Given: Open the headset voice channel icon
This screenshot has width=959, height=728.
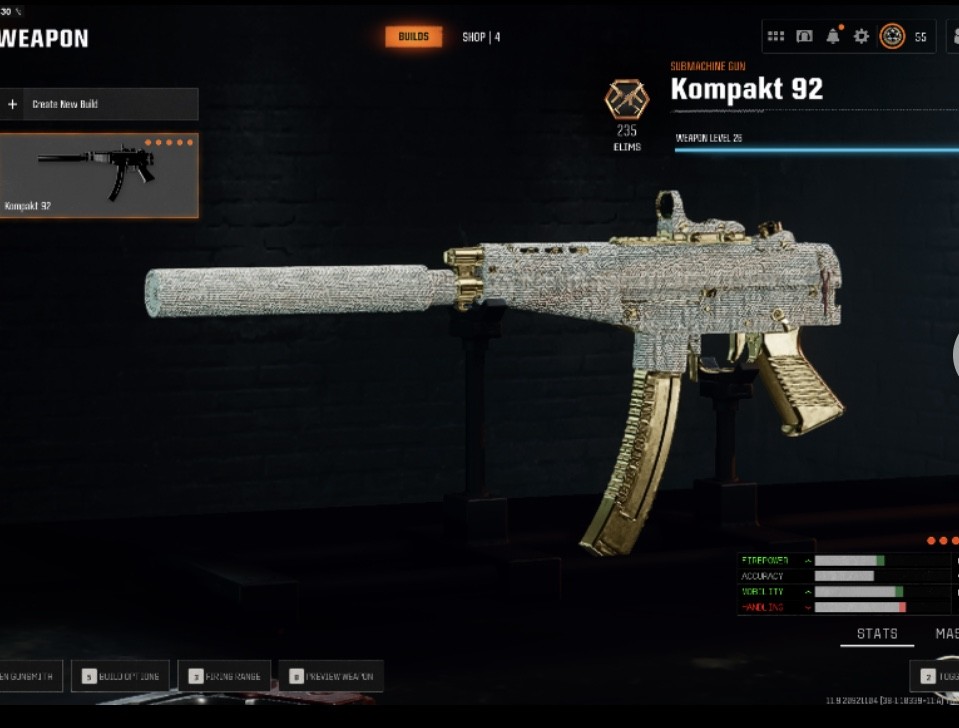Looking at the screenshot, I should 804,37.
